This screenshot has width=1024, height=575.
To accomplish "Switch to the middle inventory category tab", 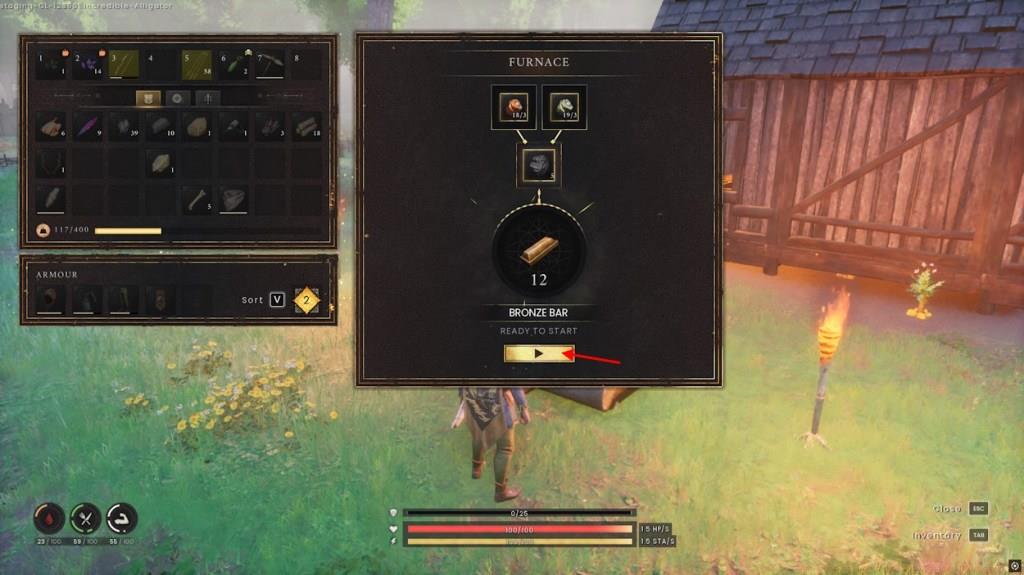I will tap(177, 98).
